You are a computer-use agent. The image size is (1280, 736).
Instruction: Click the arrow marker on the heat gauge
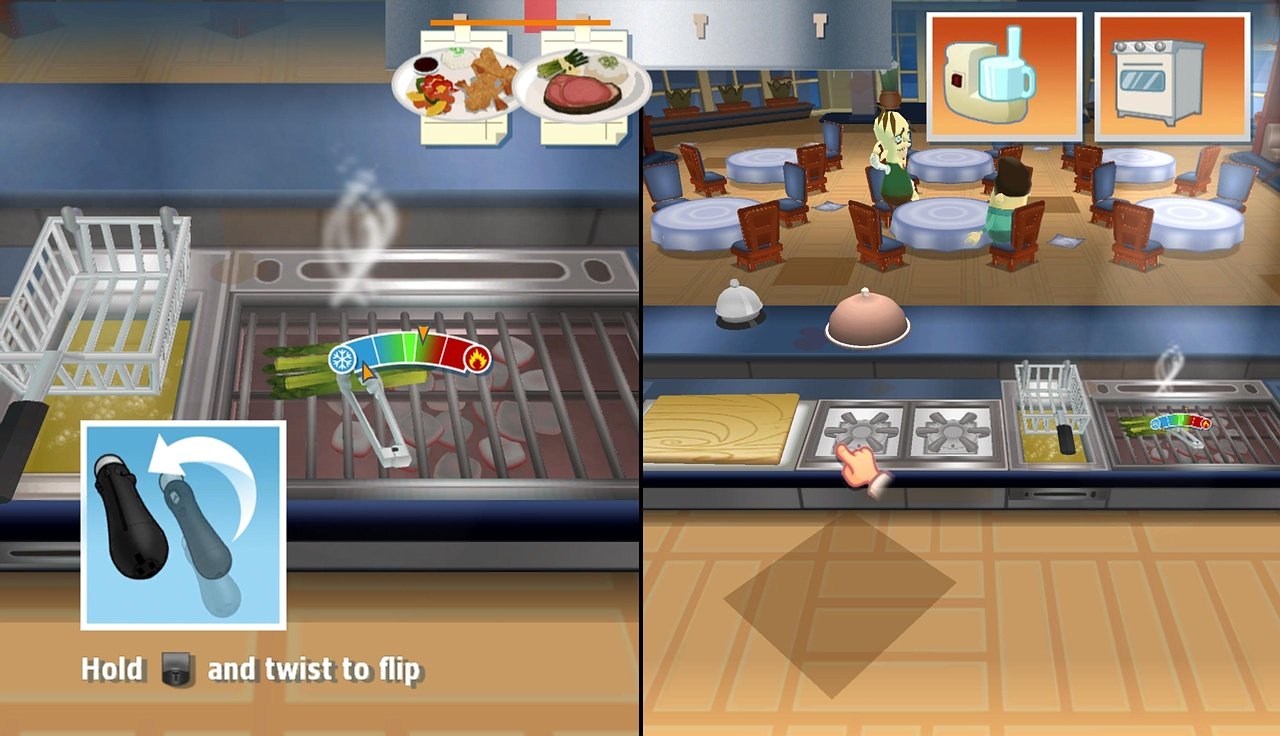pyautogui.click(x=425, y=333)
